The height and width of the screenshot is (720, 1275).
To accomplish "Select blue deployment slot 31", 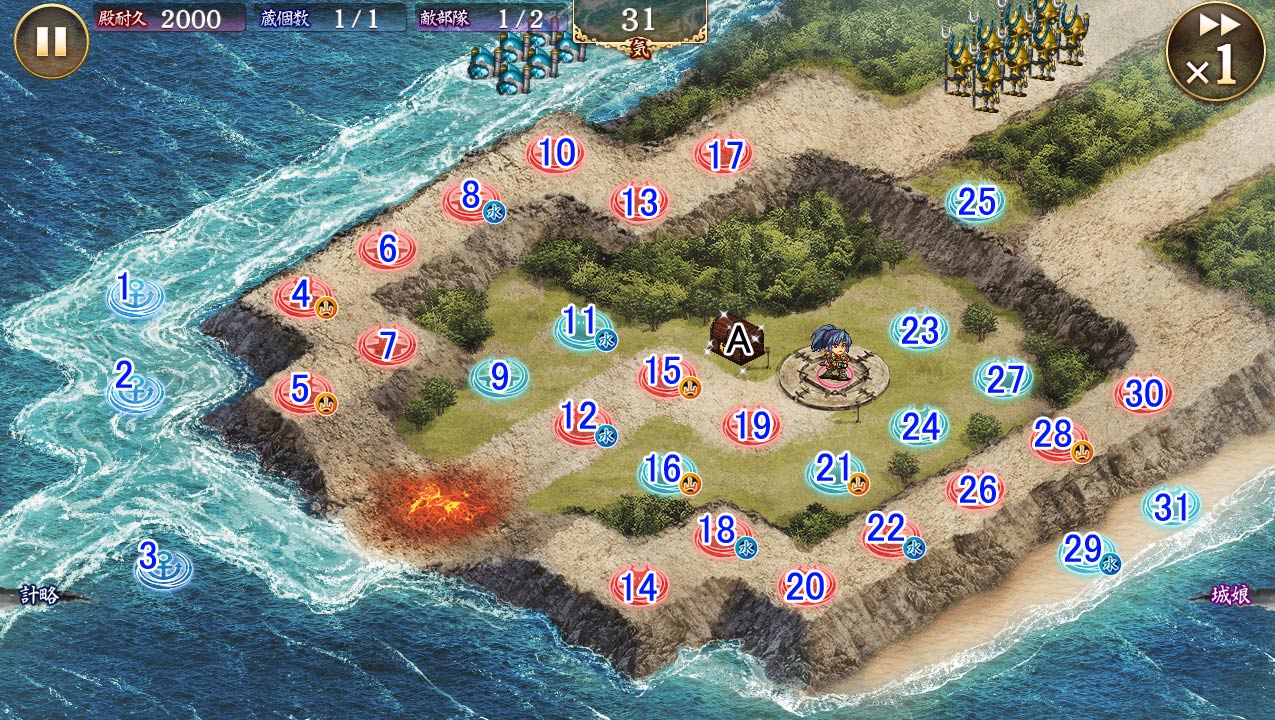I will (1171, 508).
